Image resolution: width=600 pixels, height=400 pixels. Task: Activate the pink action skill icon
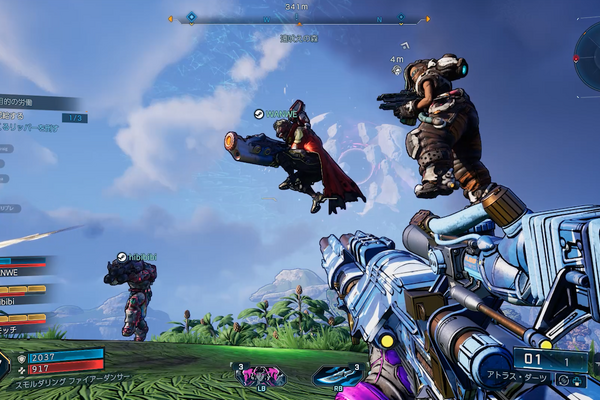260,375
